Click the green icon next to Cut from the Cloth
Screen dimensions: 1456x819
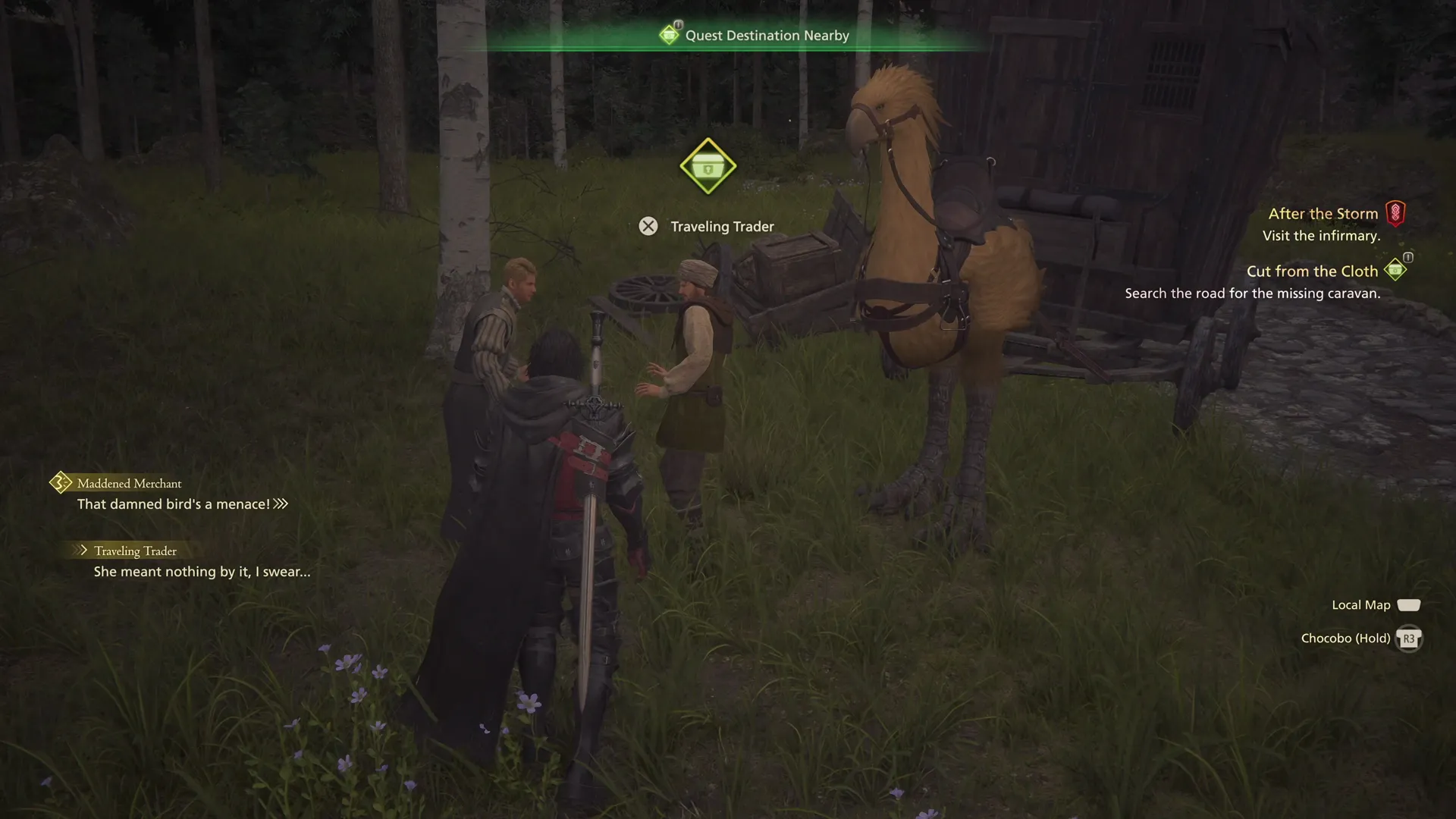tap(1395, 269)
